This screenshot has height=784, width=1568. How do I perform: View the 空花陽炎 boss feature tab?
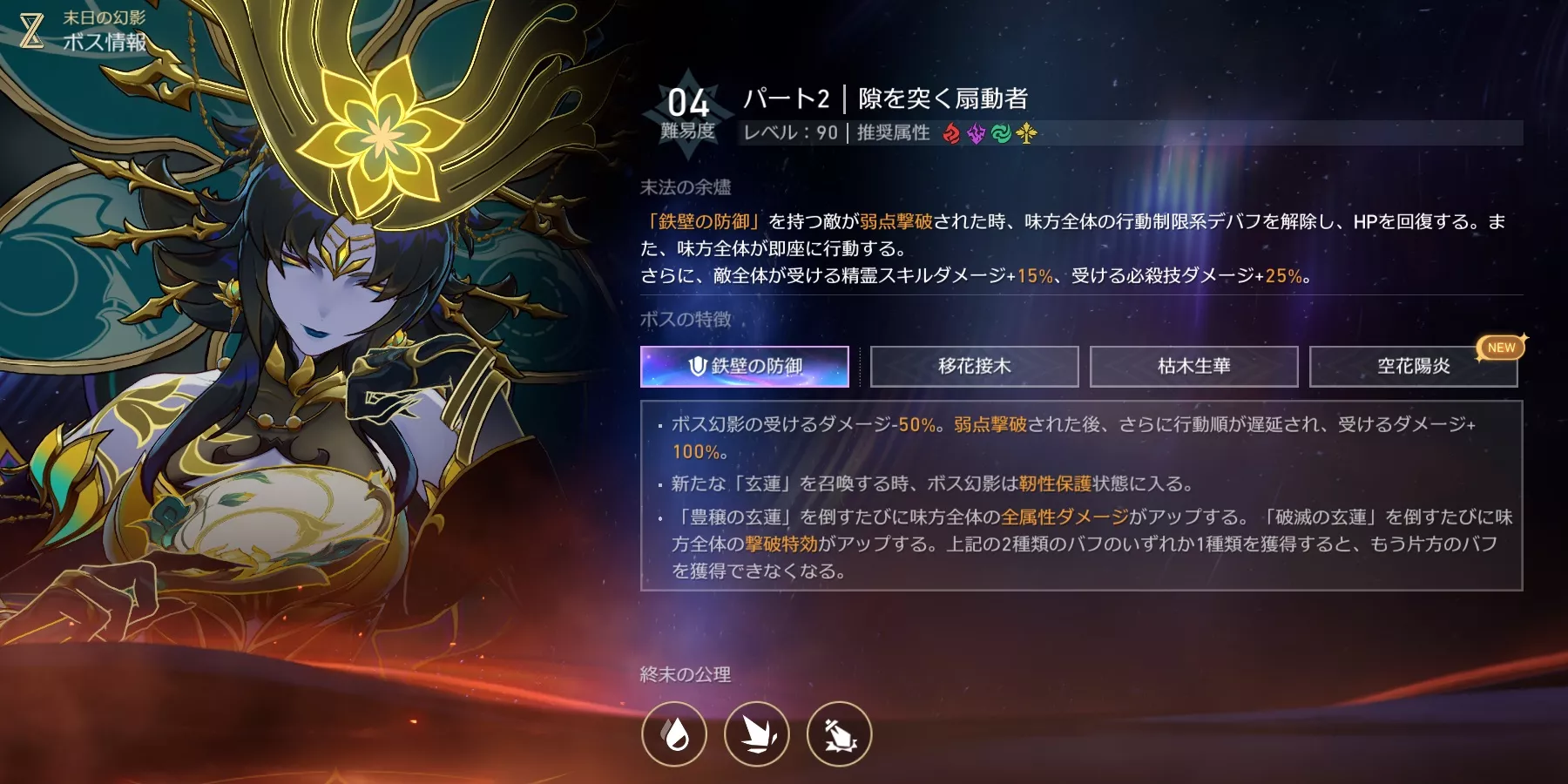(x=1414, y=366)
